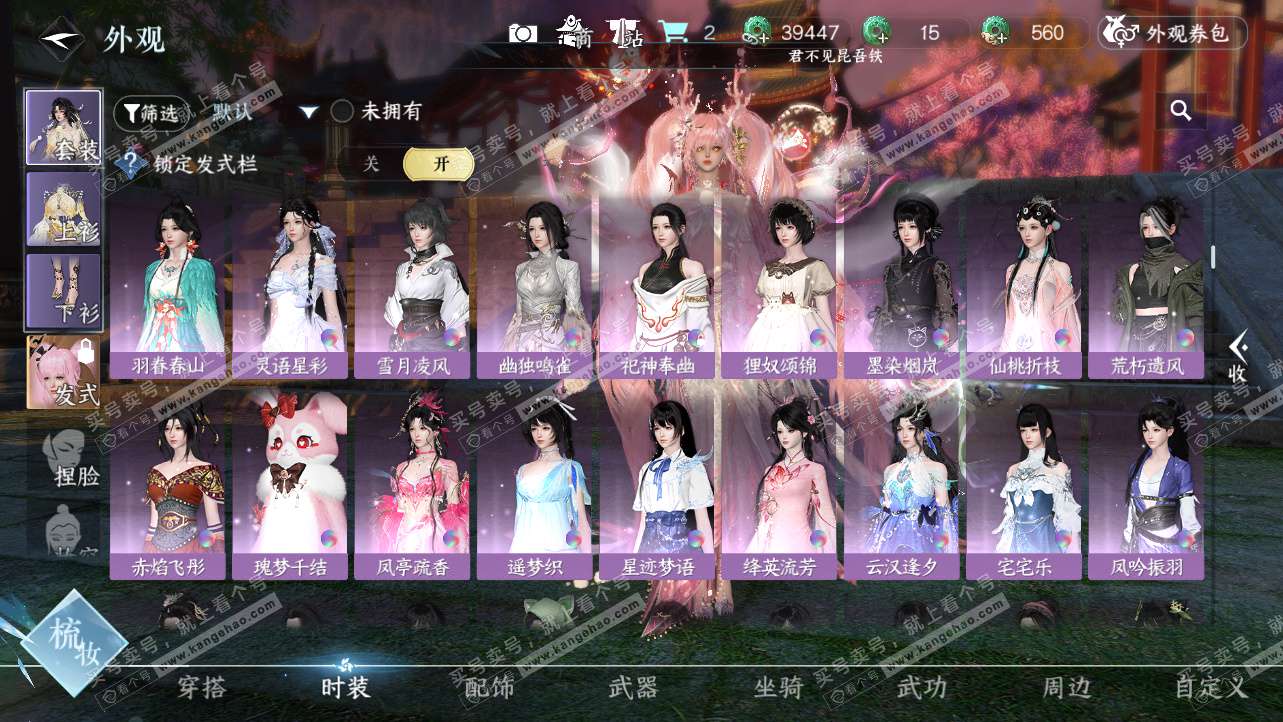Choose the 上衫 top category
This screenshot has width=1283, height=722.
coord(63,209)
